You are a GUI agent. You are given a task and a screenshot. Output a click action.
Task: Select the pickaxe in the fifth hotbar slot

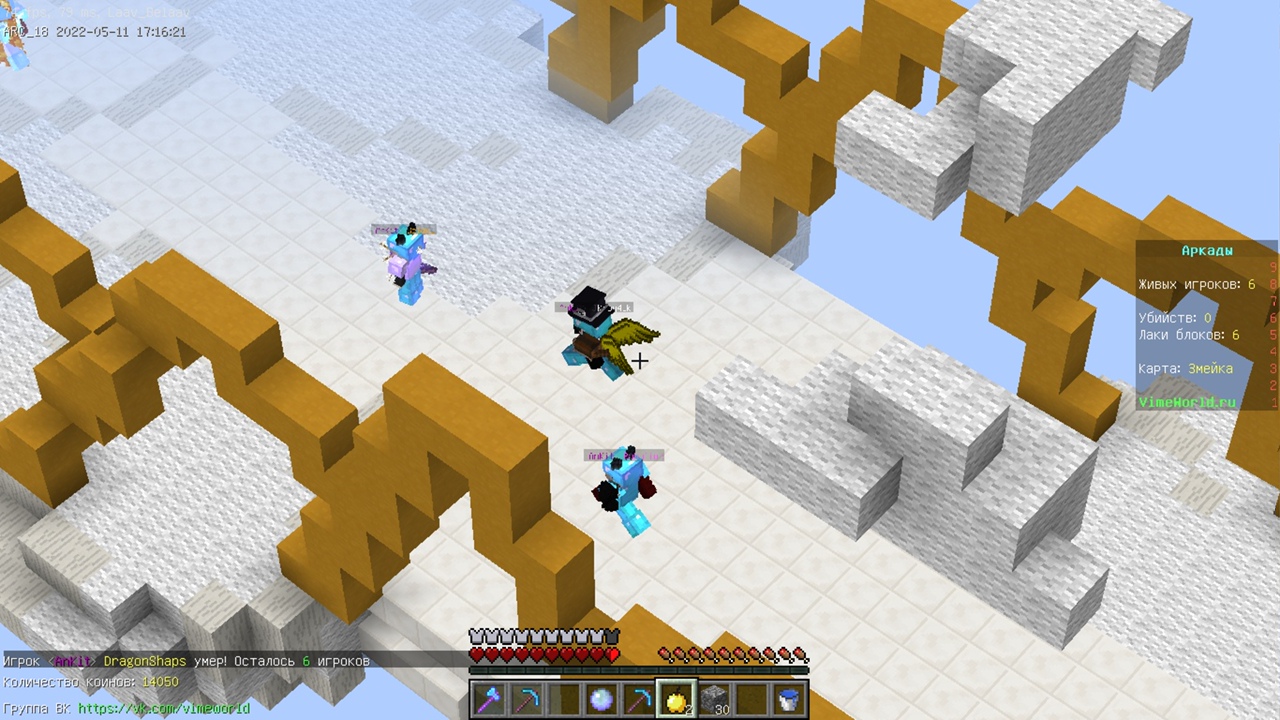click(x=641, y=697)
